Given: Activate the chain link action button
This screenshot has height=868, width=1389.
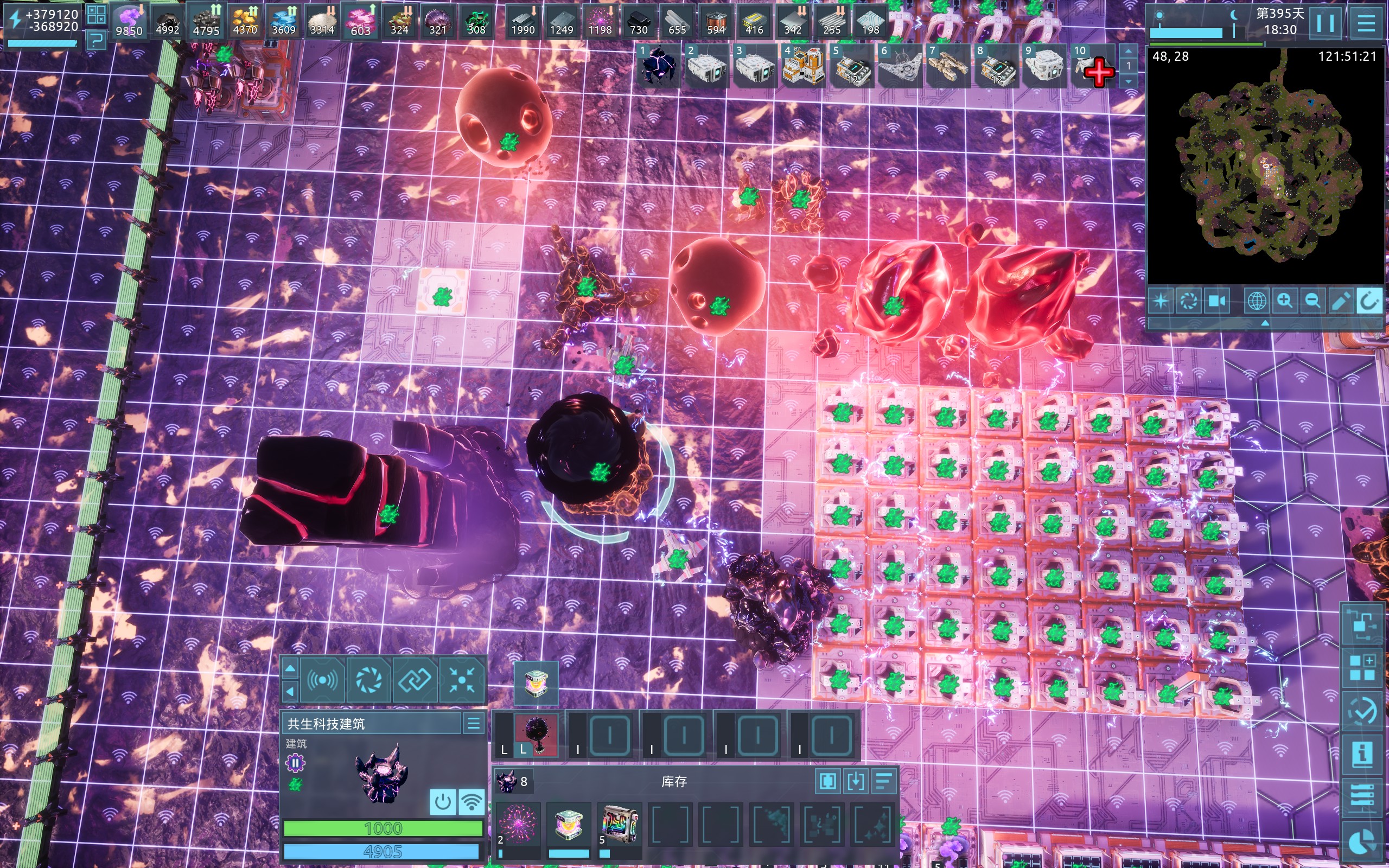Looking at the screenshot, I should coord(415,681).
